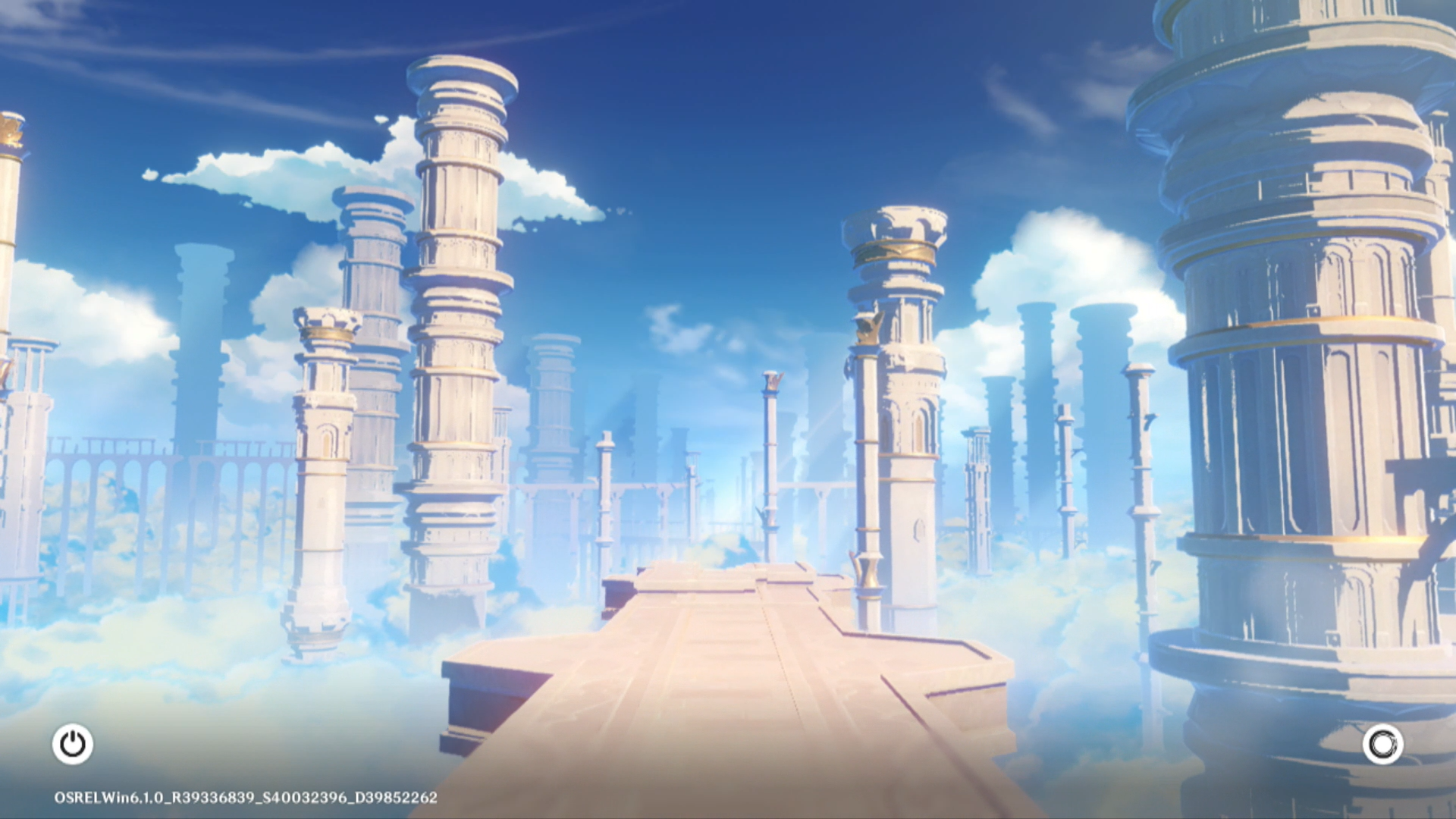Click the power exit button
This screenshot has height=819, width=1456.
click(x=73, y=744)
